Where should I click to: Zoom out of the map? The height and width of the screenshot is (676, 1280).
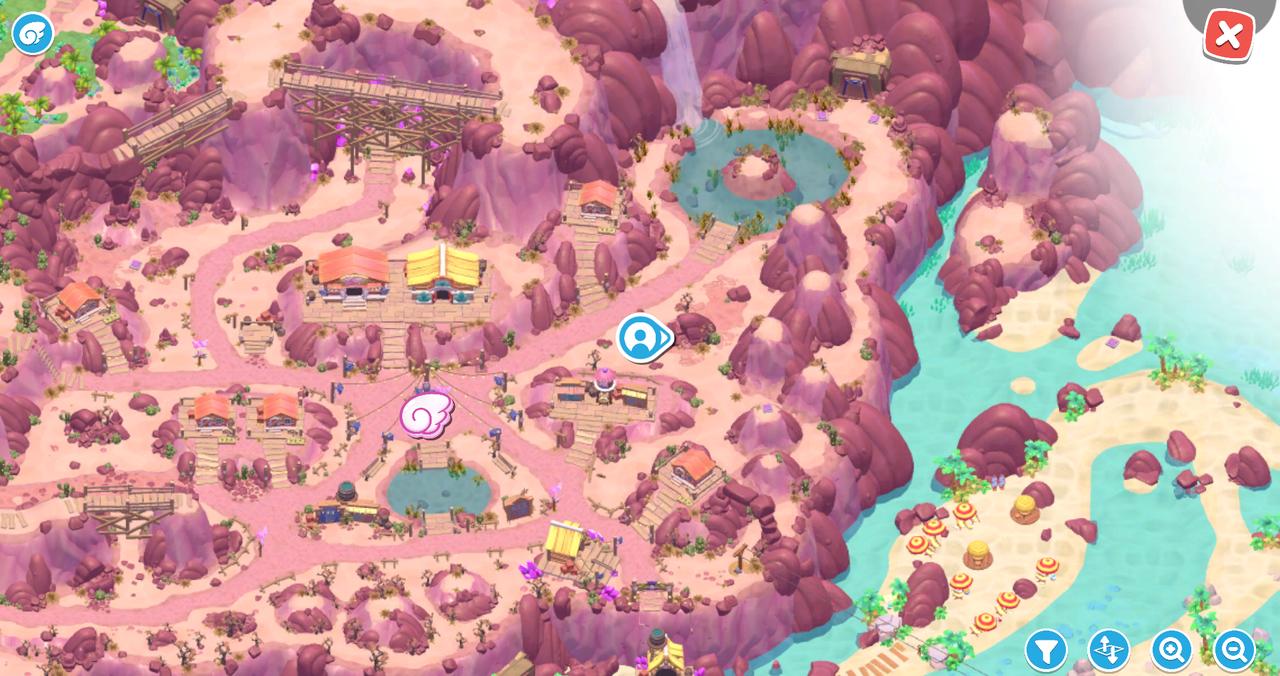[1234, 651]
